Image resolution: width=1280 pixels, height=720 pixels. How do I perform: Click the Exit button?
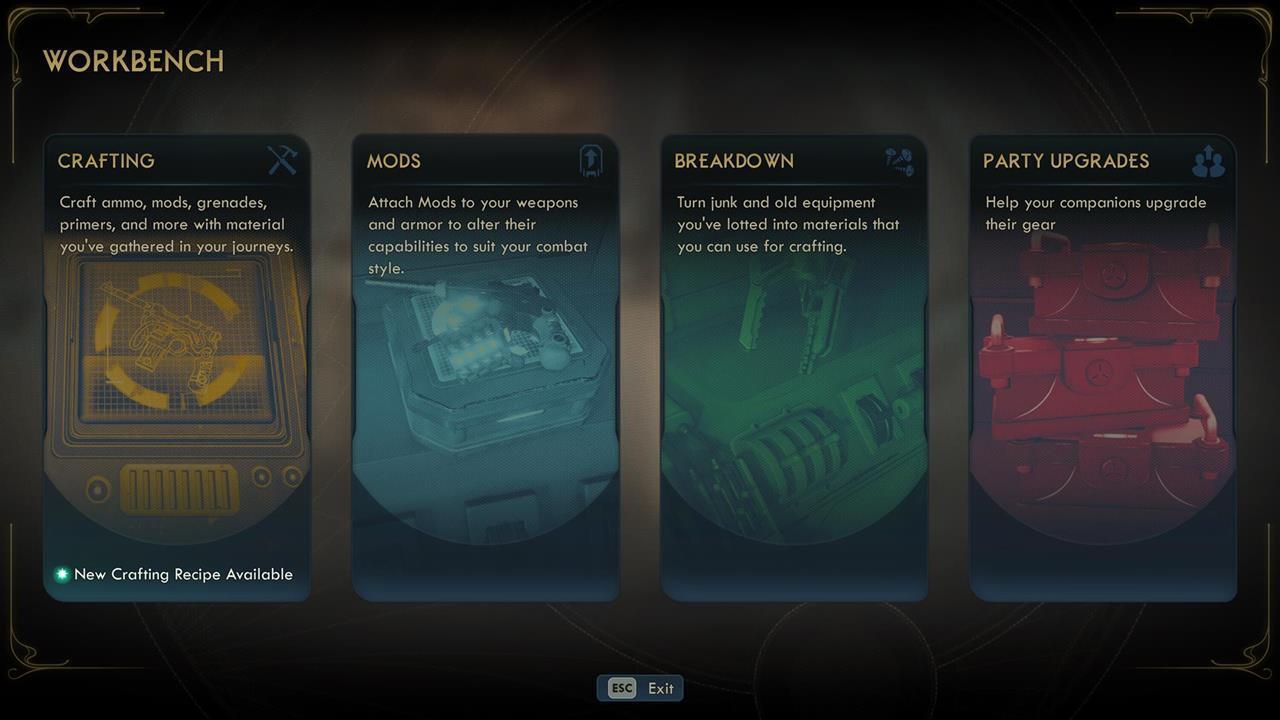[x=640, y=688]
